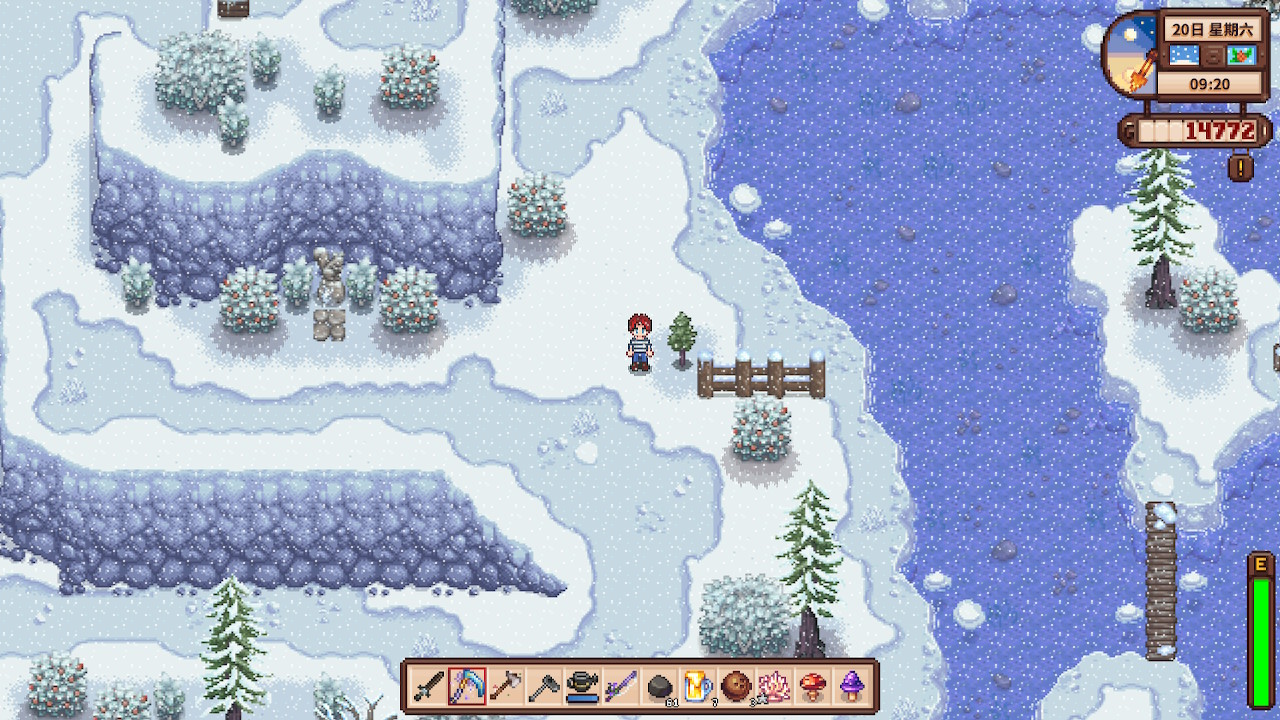
Task: Select the purple mushroom slot
Action: 851,686
